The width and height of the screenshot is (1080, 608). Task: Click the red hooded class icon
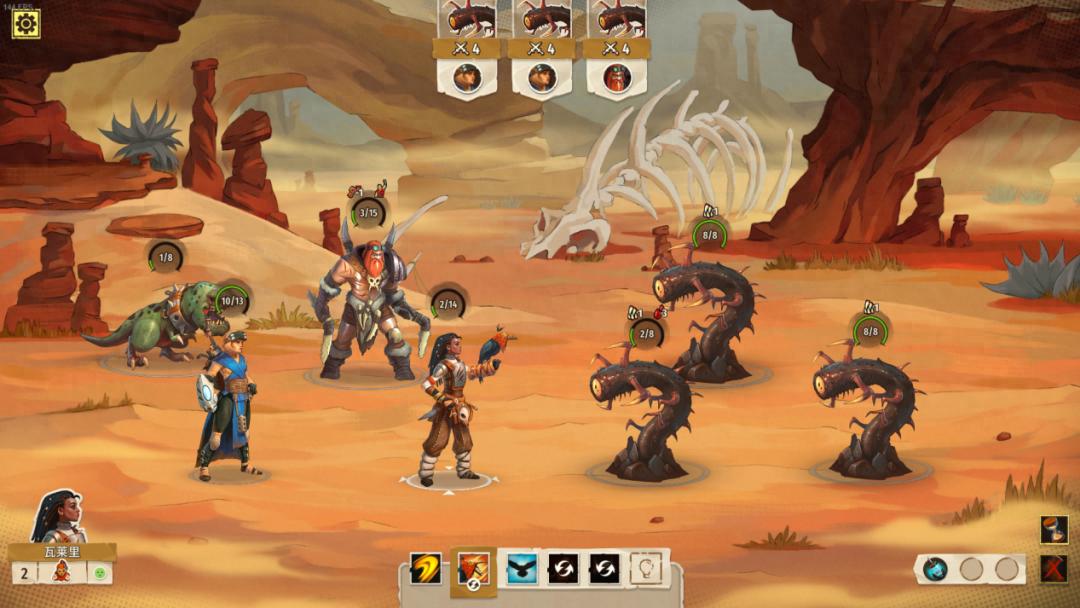pyautogui.click(x=61, y=573)
